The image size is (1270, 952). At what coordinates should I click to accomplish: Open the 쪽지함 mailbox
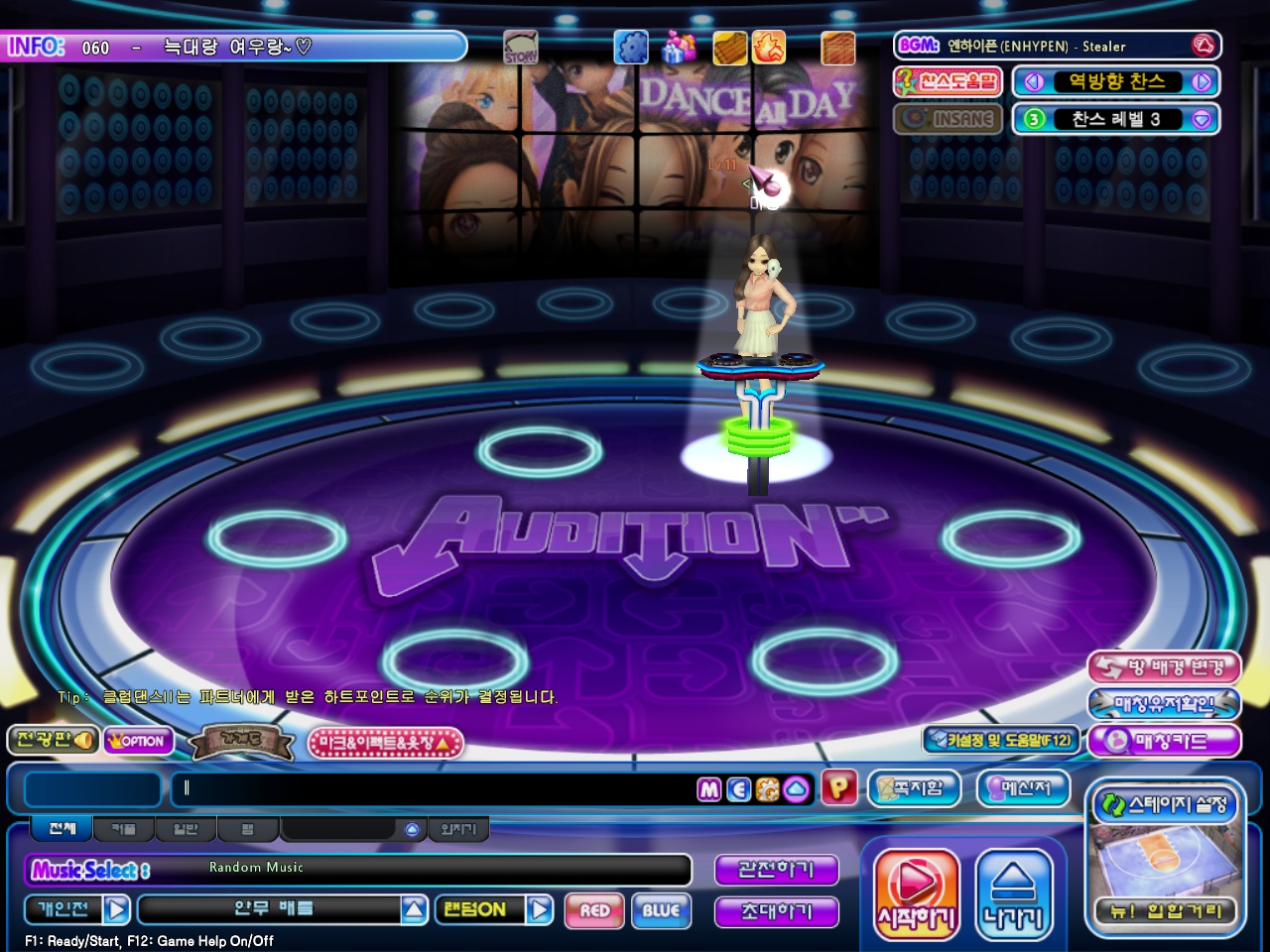pos(915,788)
